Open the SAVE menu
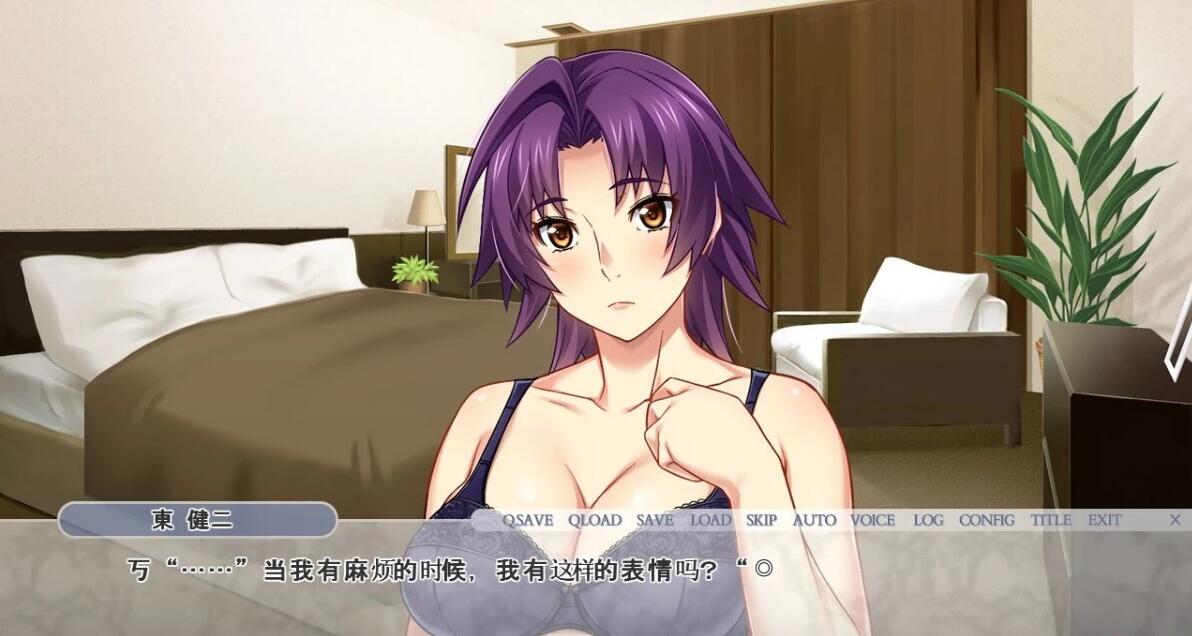 (655, 520)
